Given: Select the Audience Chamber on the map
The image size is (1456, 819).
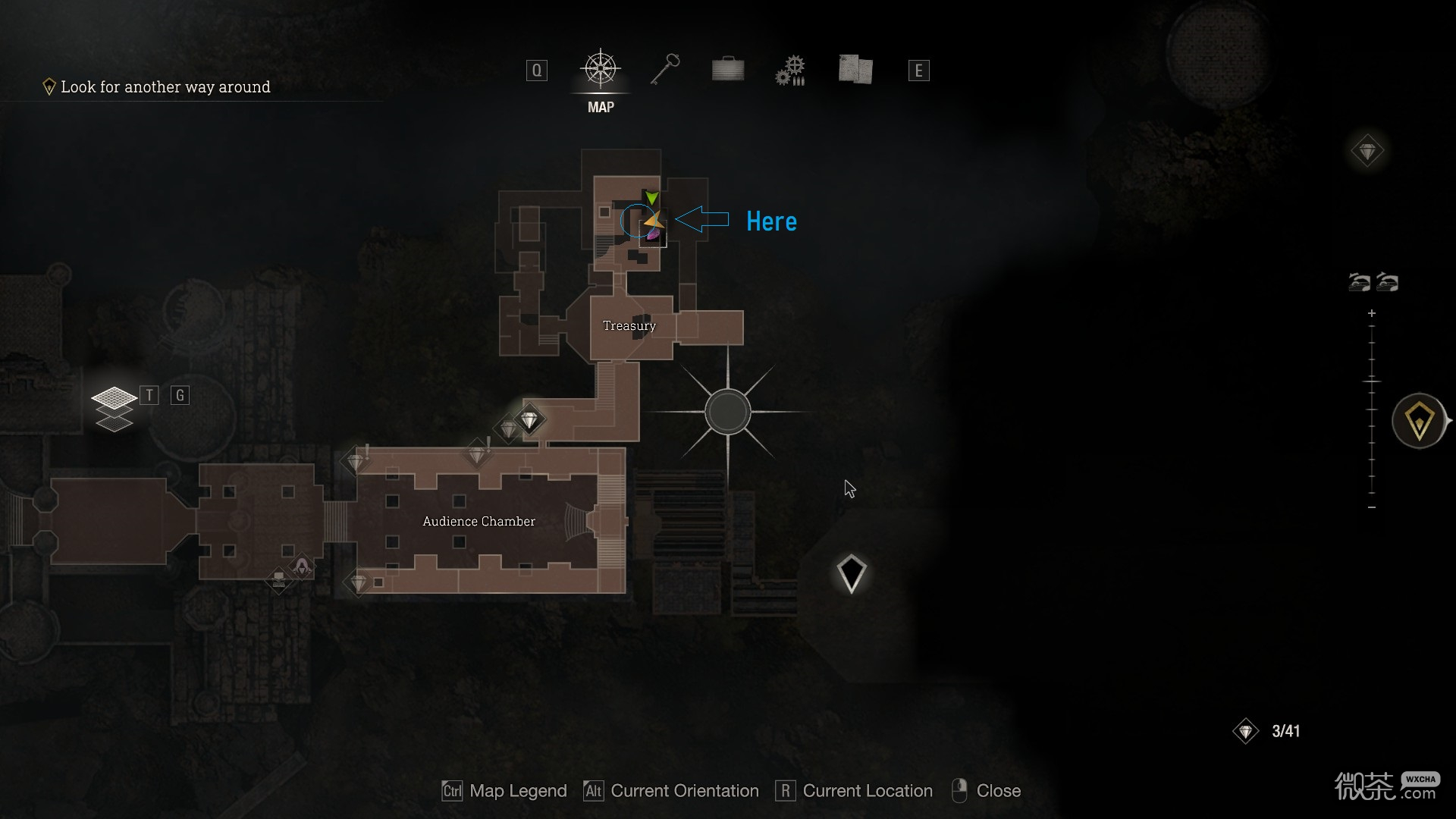Looking at the screenshot, I should (479, 522).
